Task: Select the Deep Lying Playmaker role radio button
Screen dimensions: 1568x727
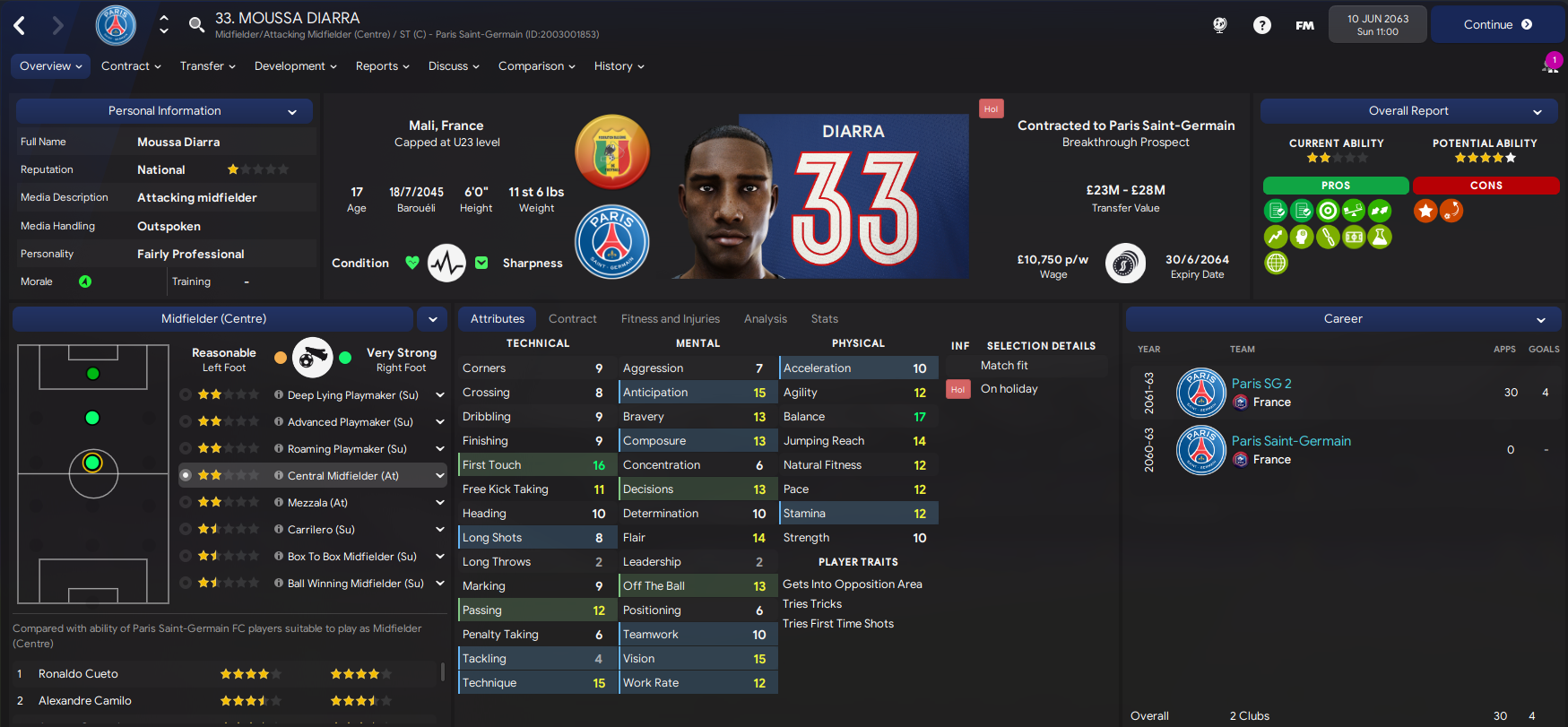Action: click(x=186, y=394)
